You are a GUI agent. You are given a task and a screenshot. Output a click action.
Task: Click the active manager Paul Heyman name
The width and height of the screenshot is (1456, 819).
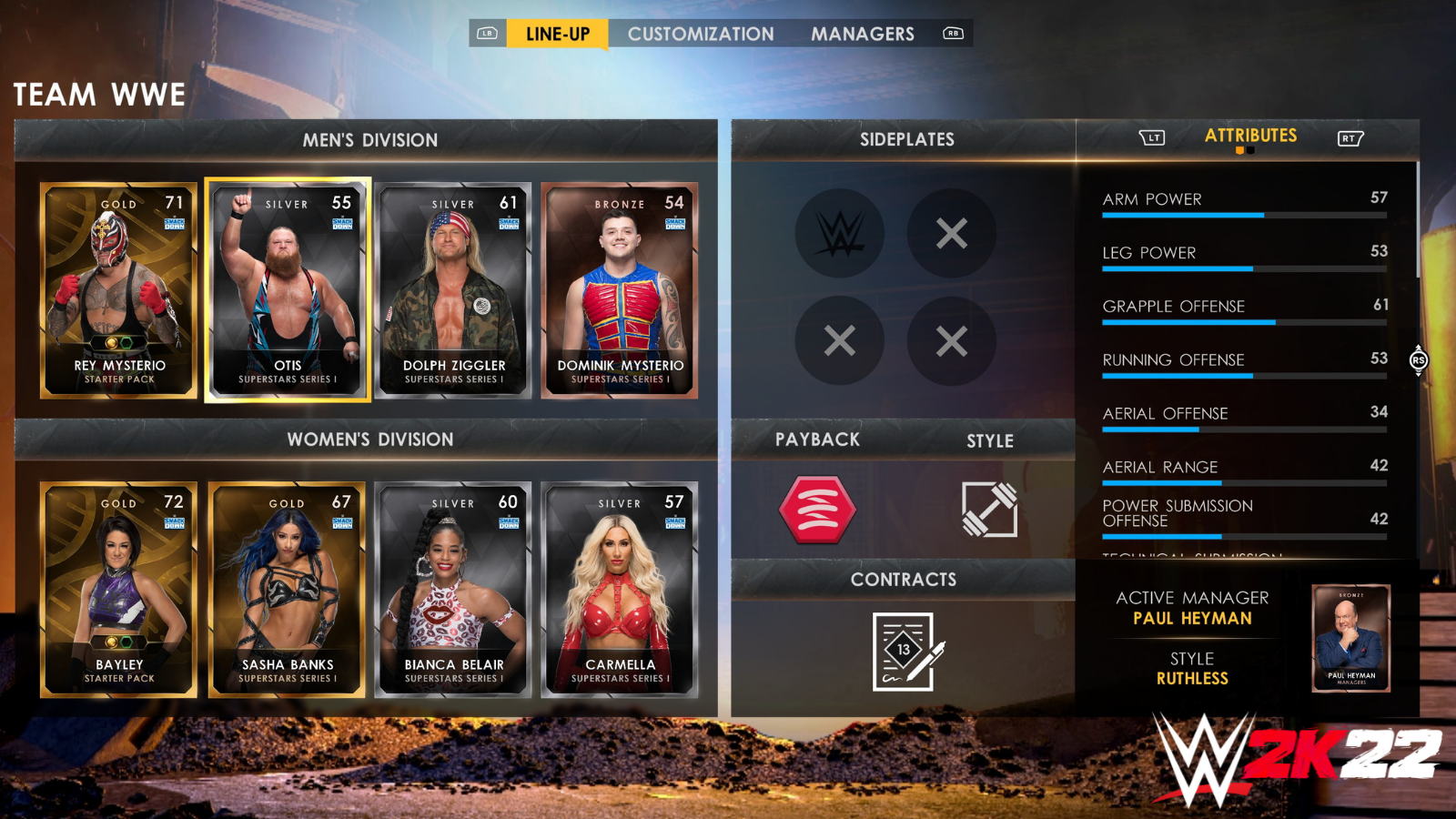(1191, 618)
